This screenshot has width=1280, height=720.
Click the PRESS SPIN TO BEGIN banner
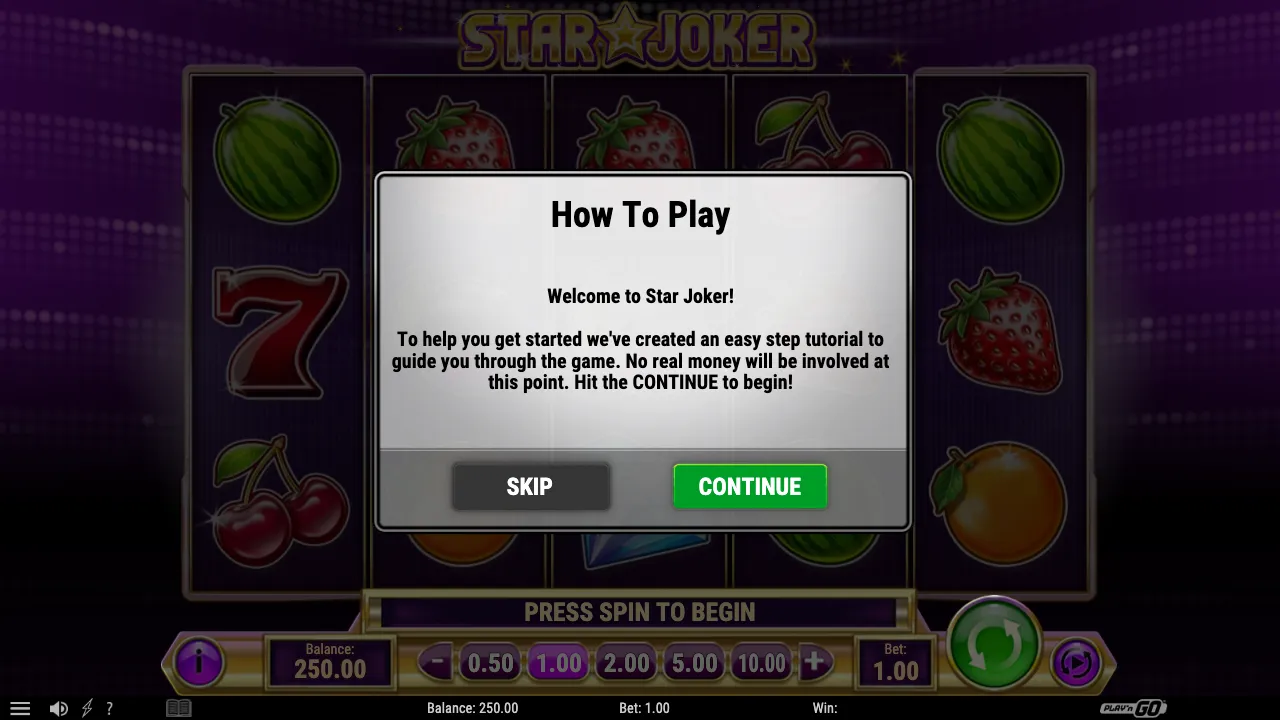coord(640,612)
